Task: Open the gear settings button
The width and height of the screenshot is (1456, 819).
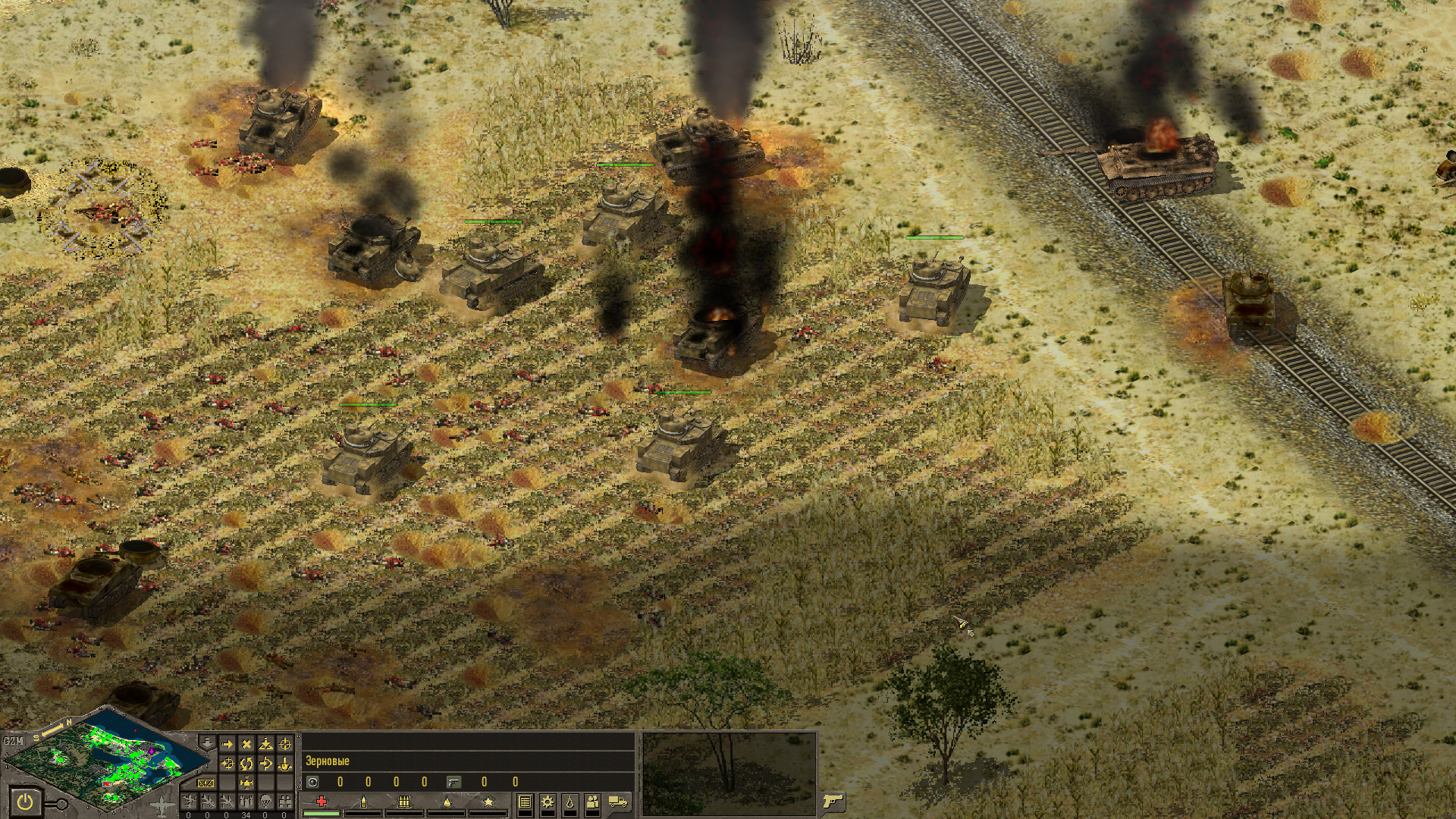Action: point(548,802)
